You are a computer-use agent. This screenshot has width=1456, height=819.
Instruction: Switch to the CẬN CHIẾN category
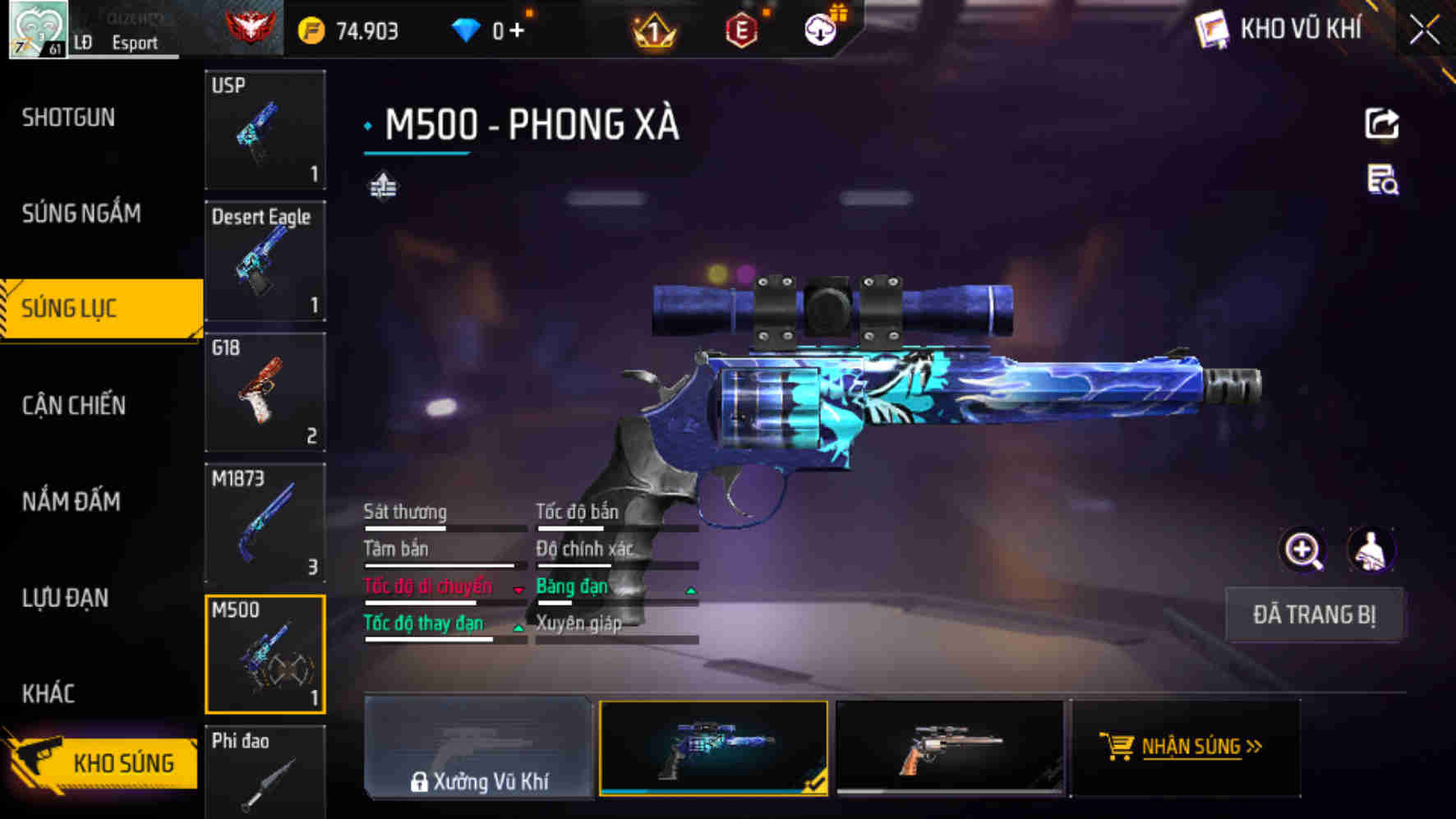coord(72,406)
